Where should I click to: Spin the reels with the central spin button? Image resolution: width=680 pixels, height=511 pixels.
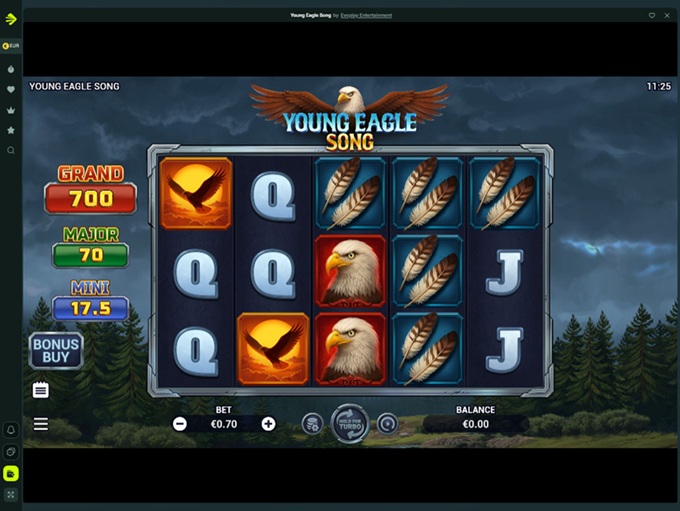coord(350,423)
